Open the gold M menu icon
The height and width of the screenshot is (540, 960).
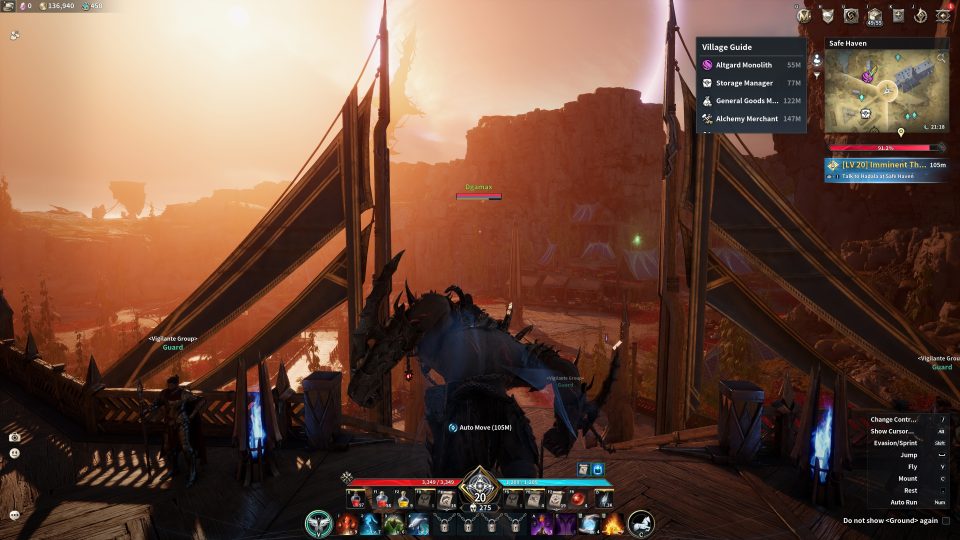[x=805, y=15]
